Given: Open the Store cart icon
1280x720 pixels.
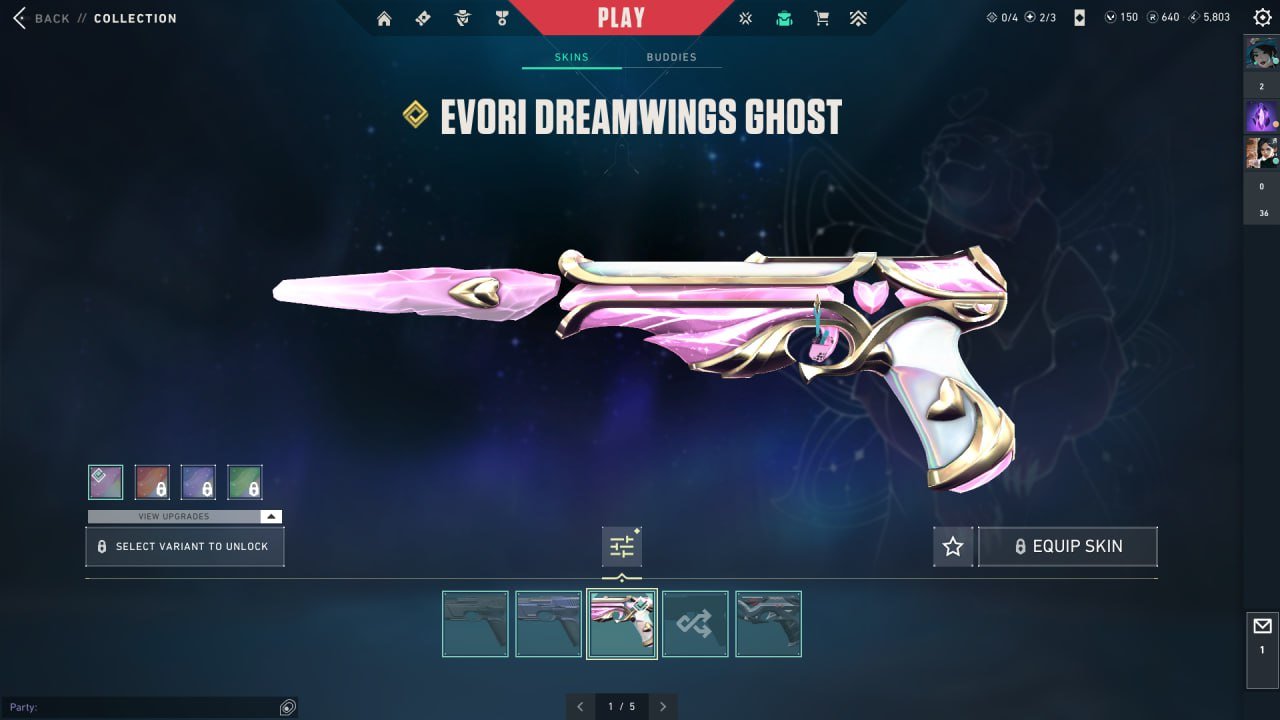Looking at the screenshot, I should pyautogui.click(x=822, y=17).
